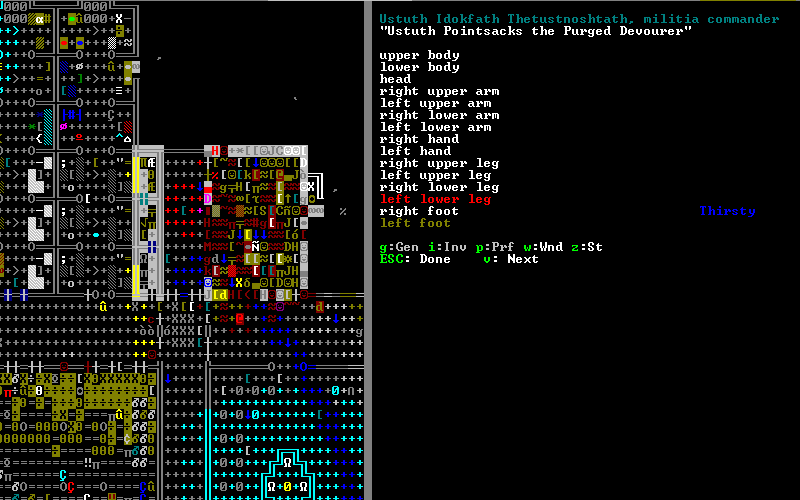Choose the right upper arm row
800x500 pixels.
(x=439, y=91)
